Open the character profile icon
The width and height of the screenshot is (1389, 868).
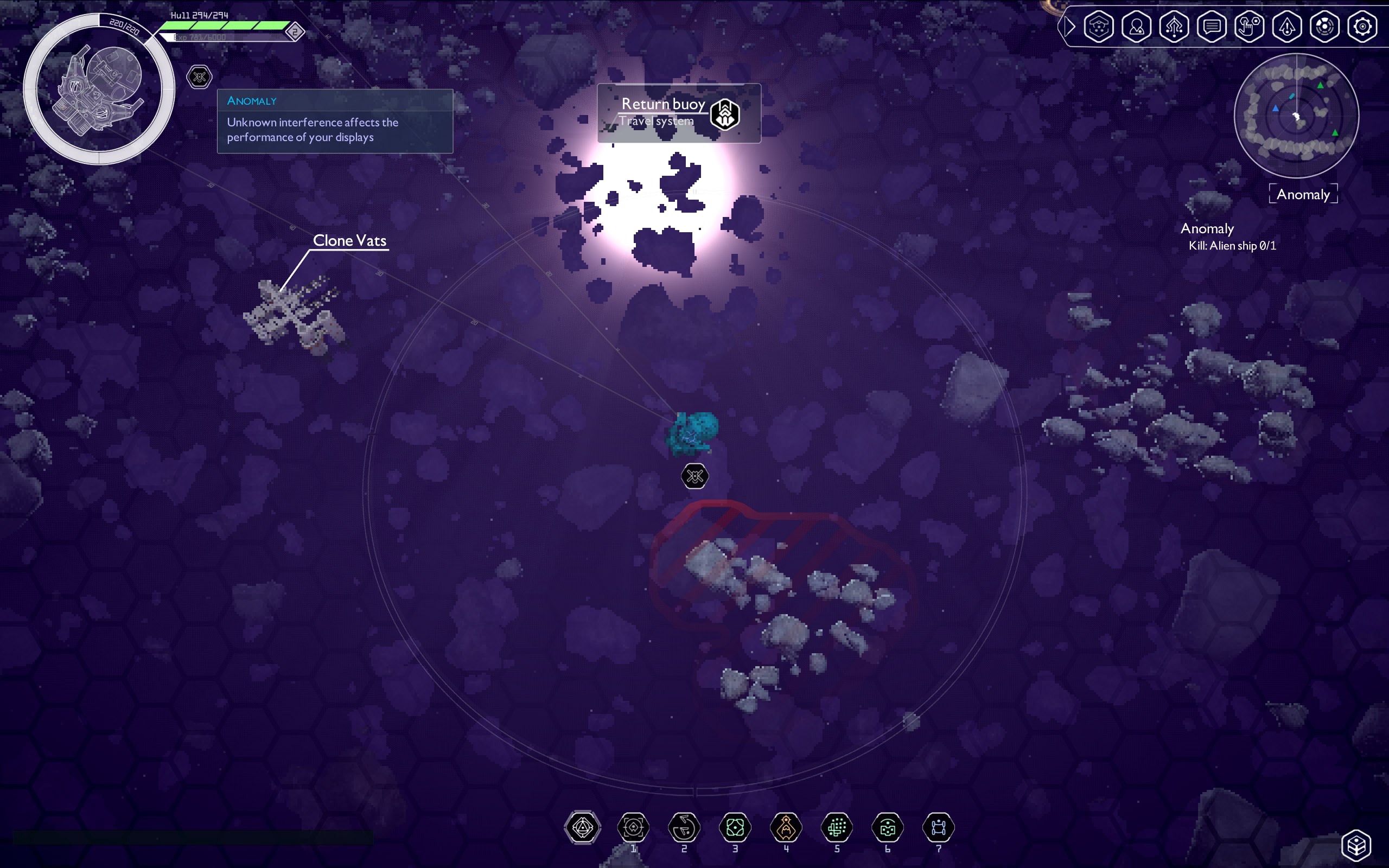[1137, 27]
